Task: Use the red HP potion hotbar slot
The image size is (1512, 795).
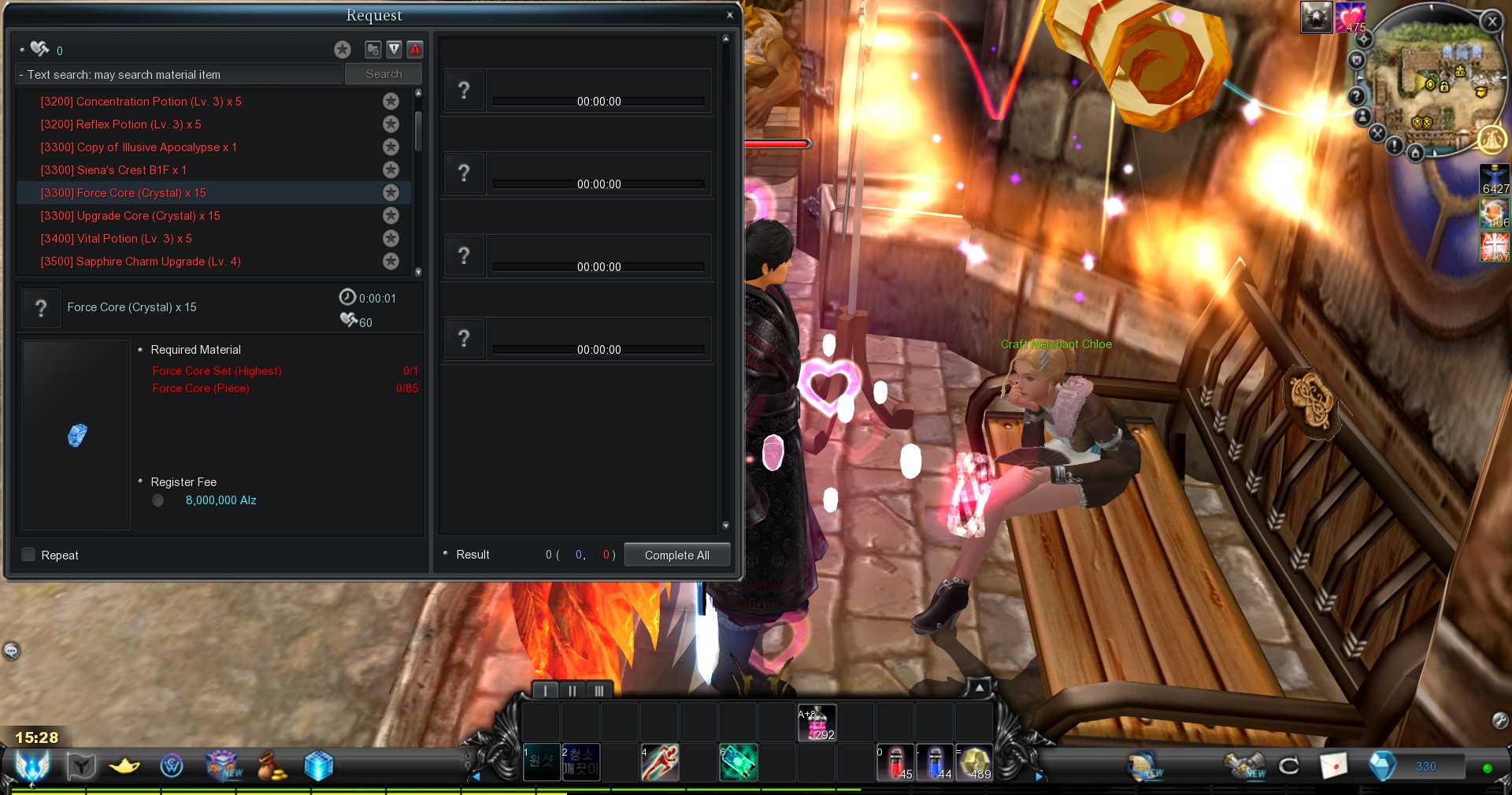Action: coord(895,763)
